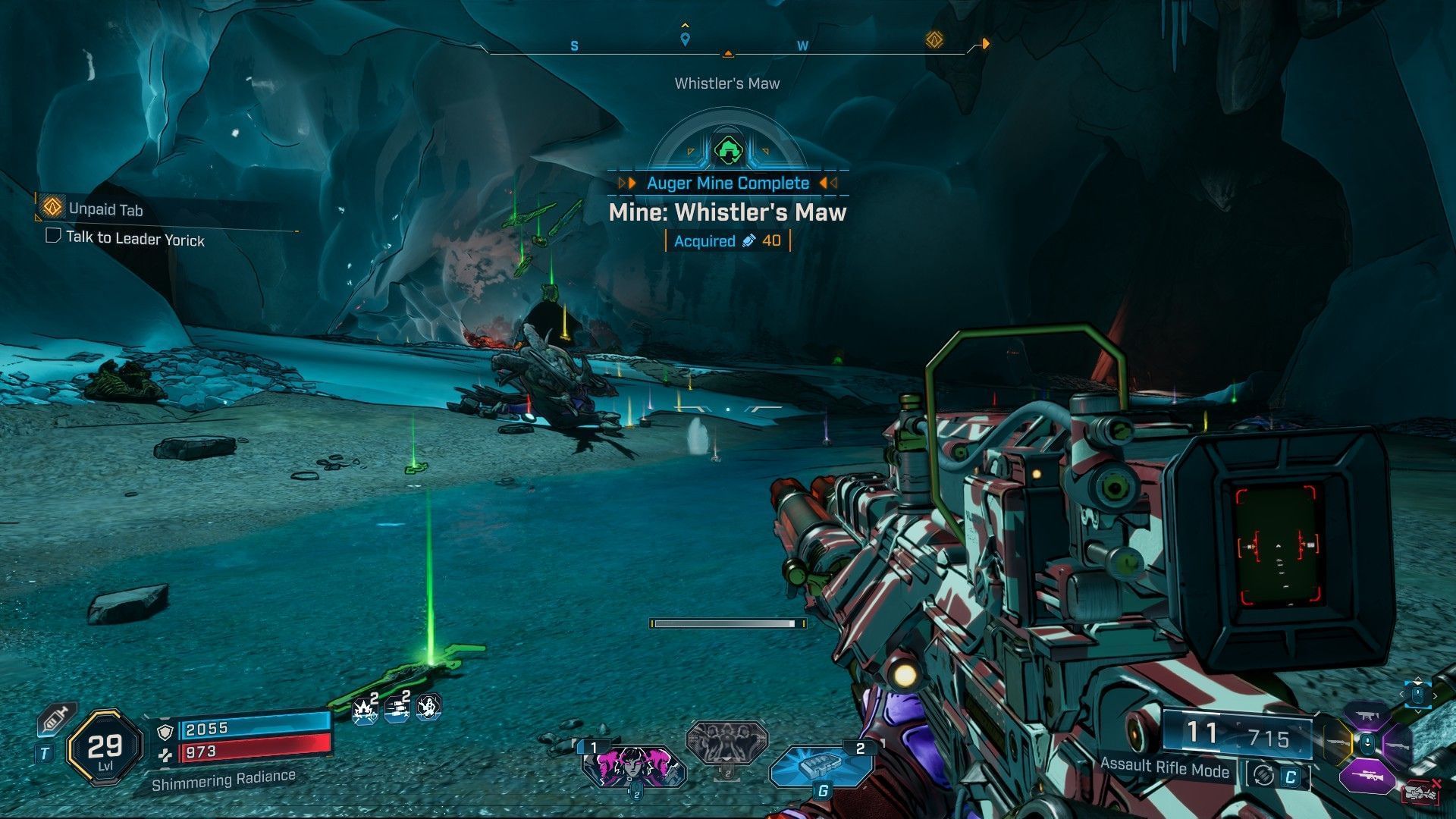Viewport: 1456px width, 819px height.
Task: Select the bullet-speed status buff icon
Action: [x=397, y=709]
